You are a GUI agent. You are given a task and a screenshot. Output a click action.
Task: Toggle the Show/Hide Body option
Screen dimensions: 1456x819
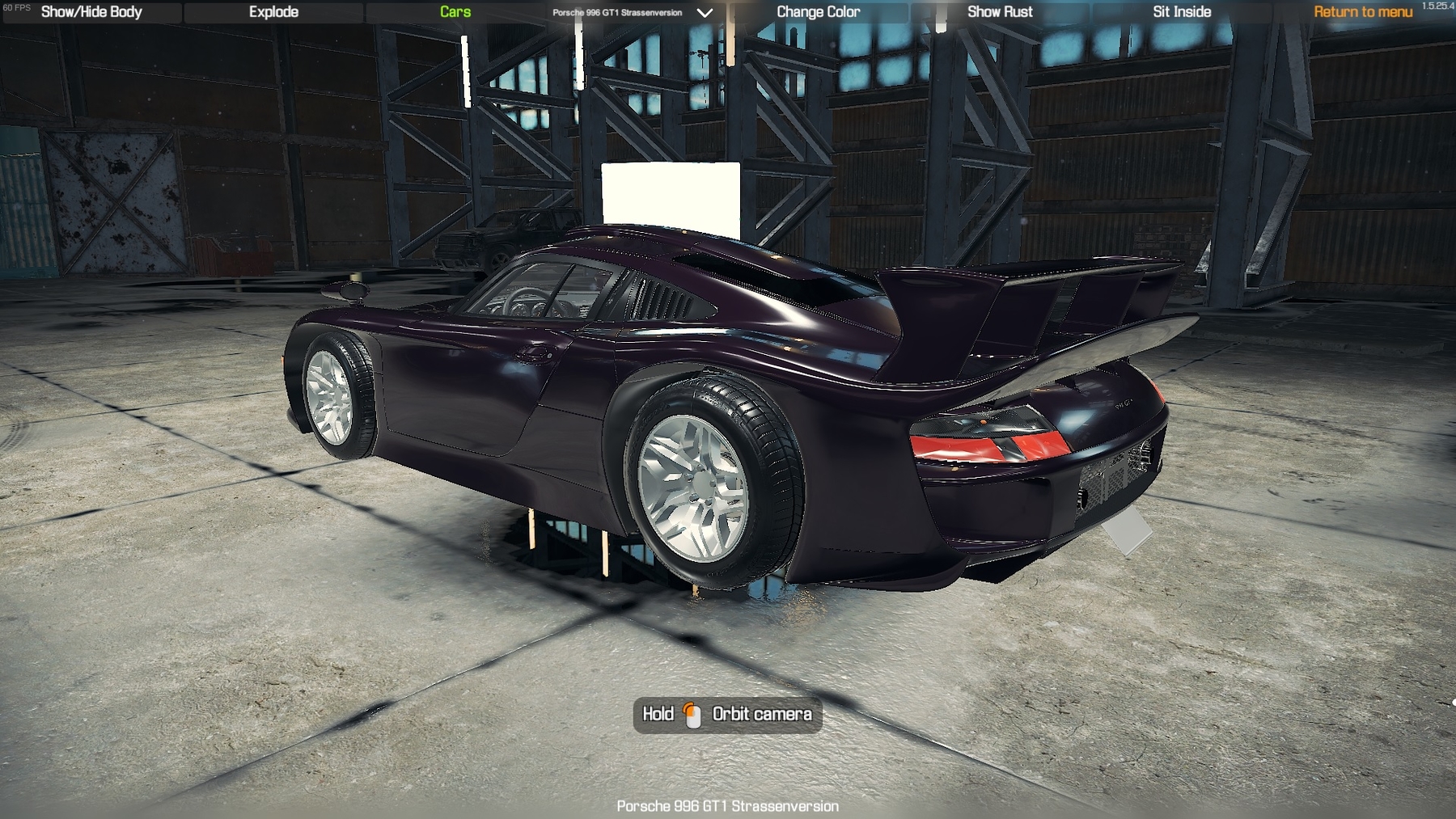pos(91,12)
